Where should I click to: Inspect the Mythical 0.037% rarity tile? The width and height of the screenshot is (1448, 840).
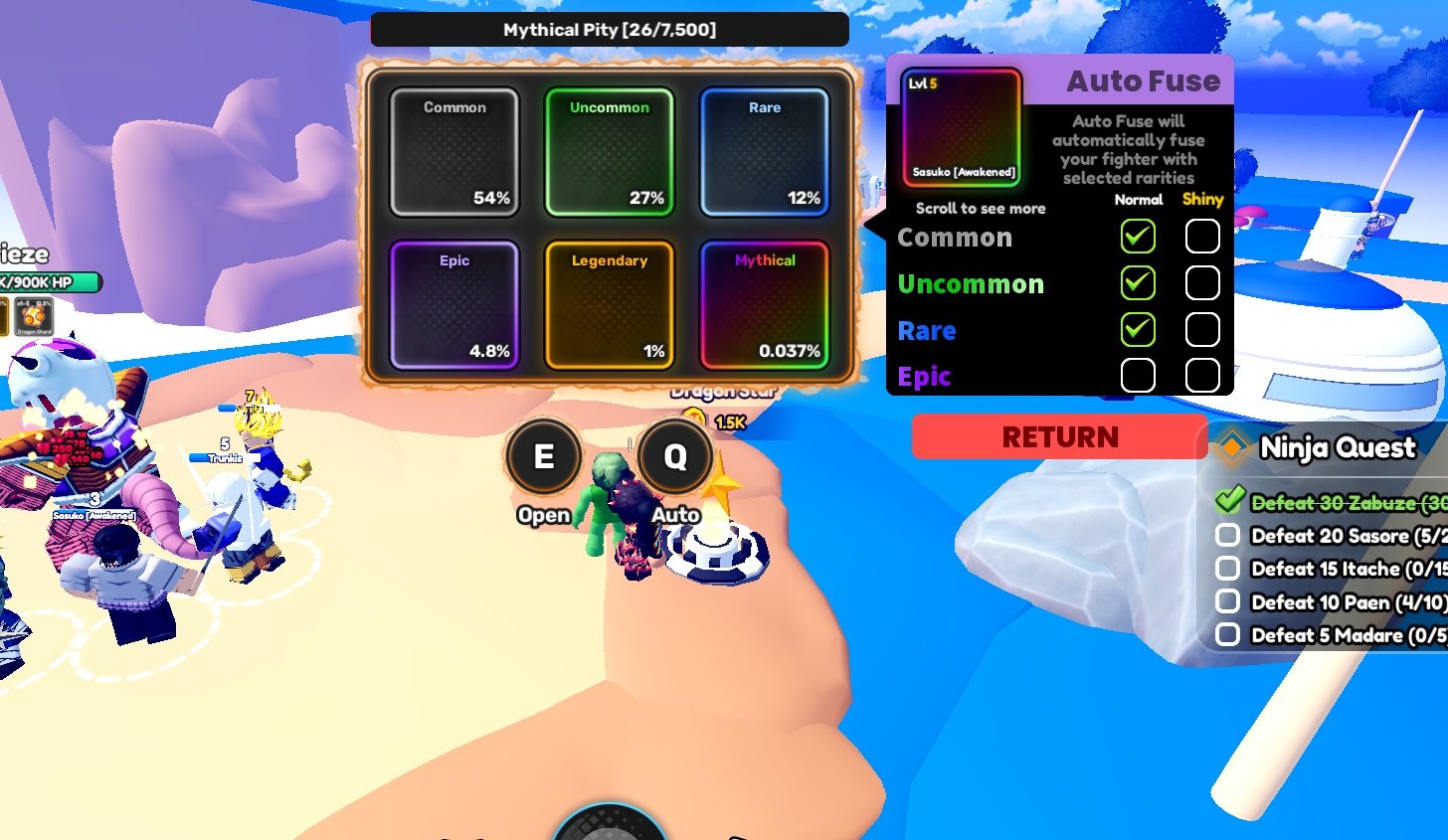(764, 305)
